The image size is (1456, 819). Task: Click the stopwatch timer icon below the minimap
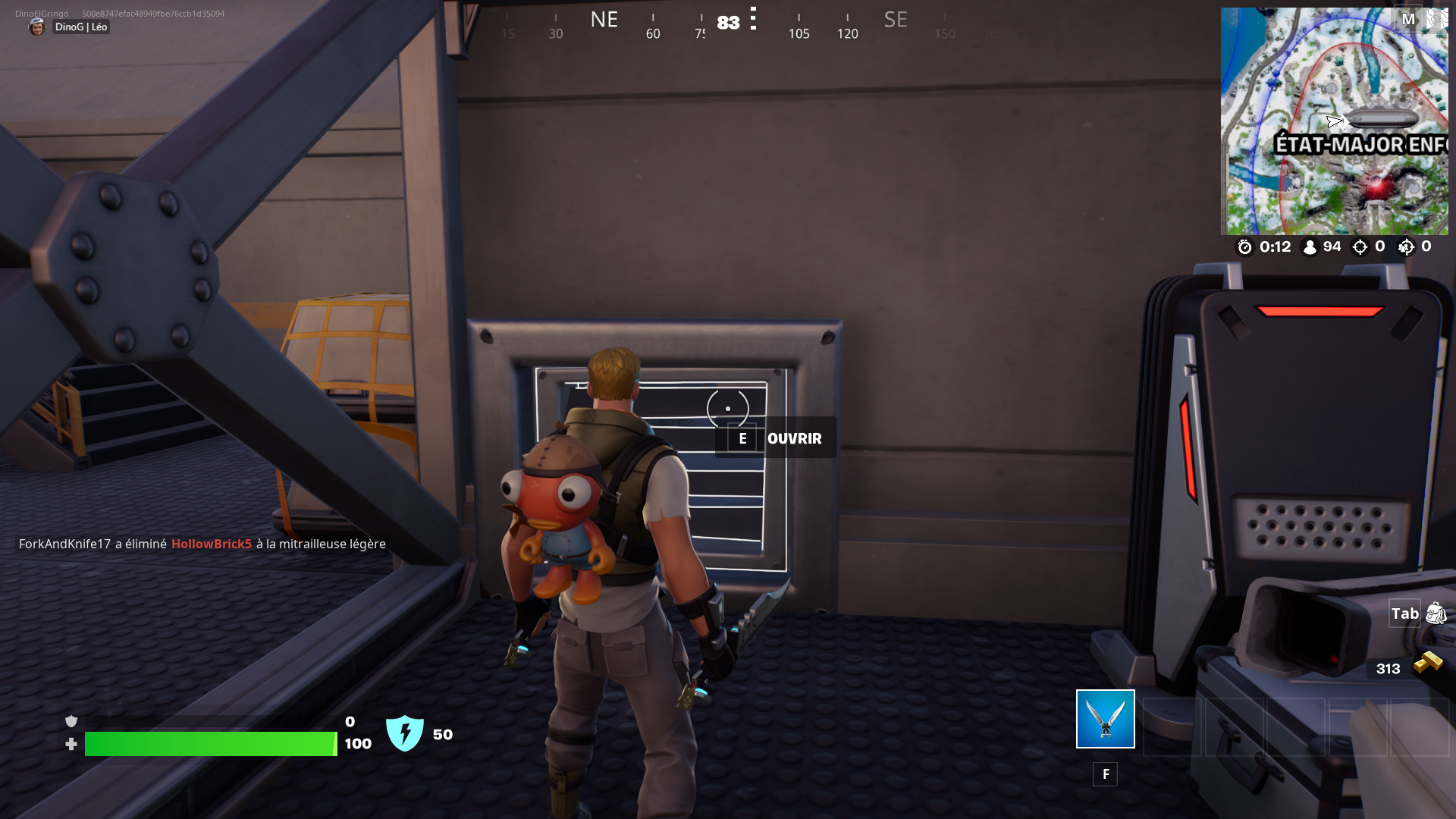click(x=1245, y=246)
